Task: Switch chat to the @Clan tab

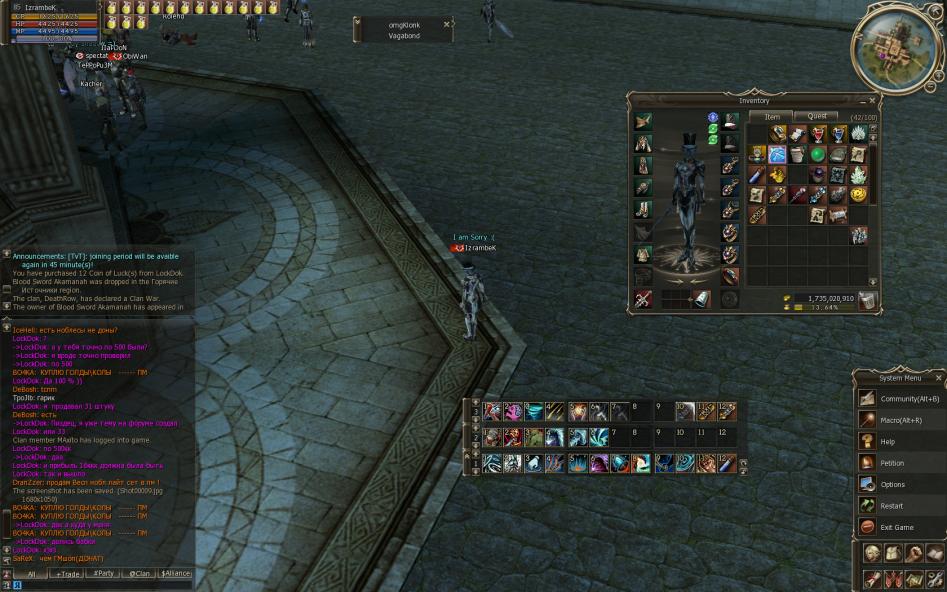Action: [139, 574]
